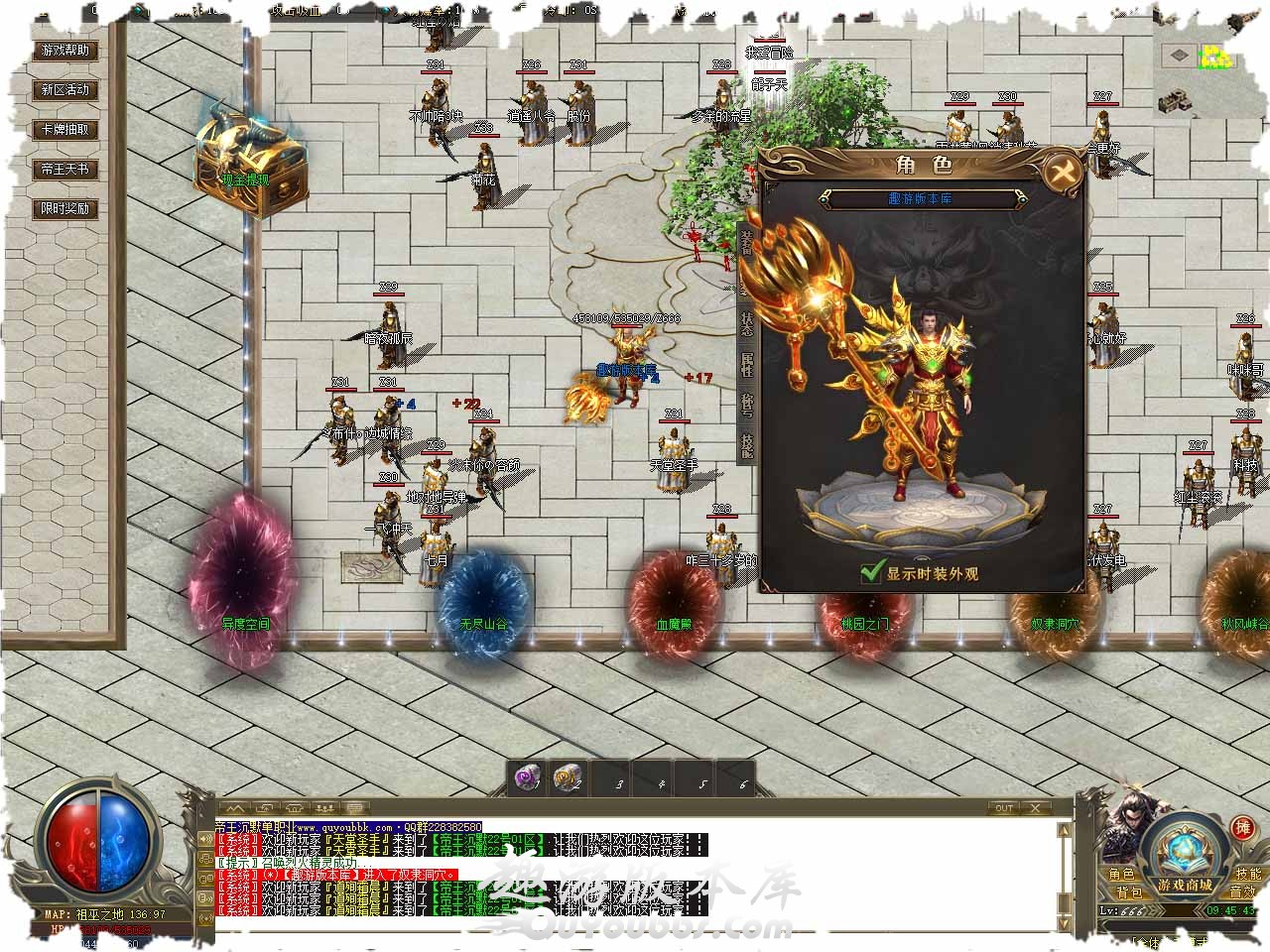Open the 技能 button in bottom-right HUD
The image size is (1270, 952).
1247,874
